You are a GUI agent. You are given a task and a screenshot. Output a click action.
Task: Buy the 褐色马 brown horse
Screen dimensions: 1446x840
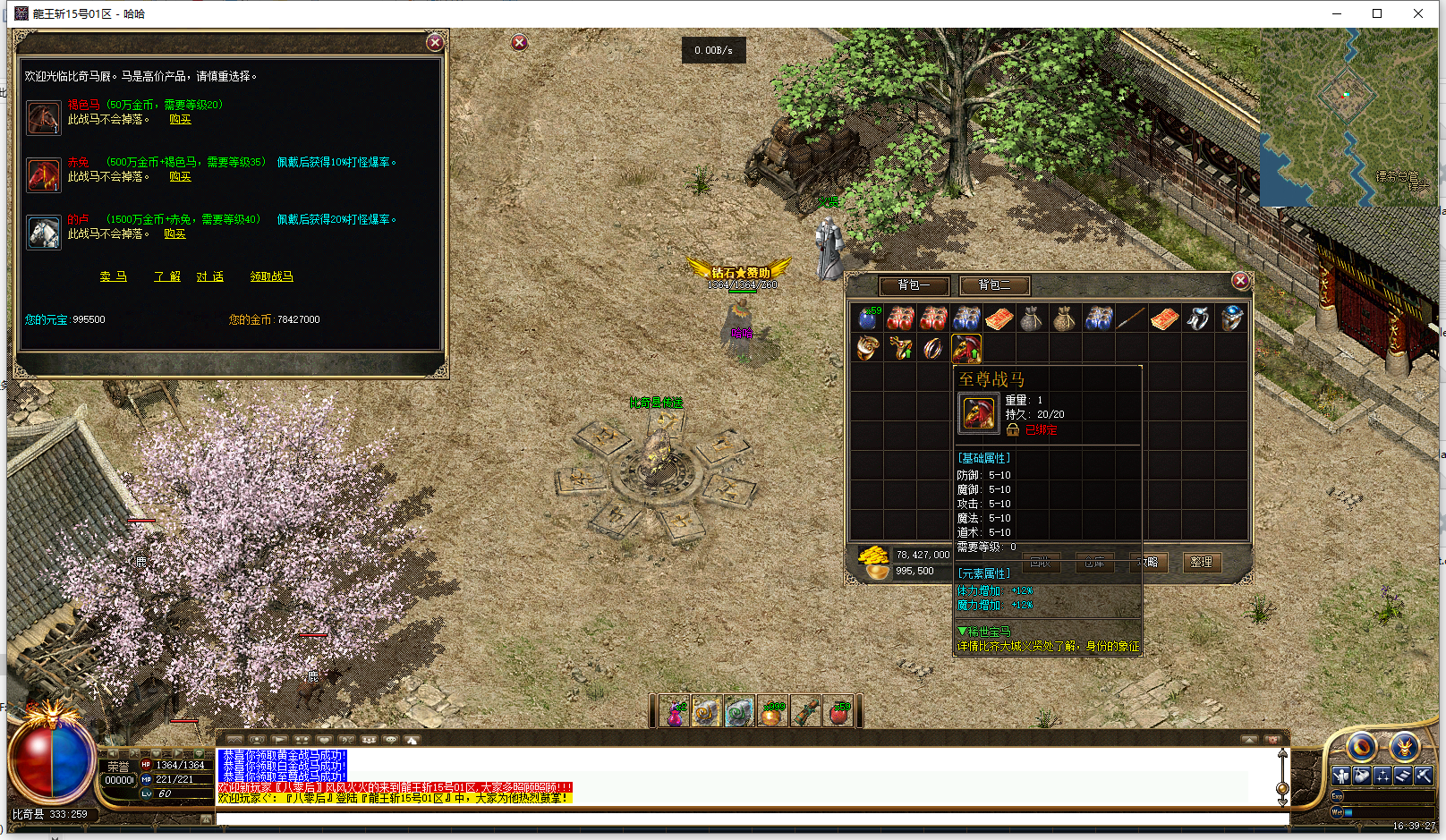pyautogui.click(x=180, y=119)
